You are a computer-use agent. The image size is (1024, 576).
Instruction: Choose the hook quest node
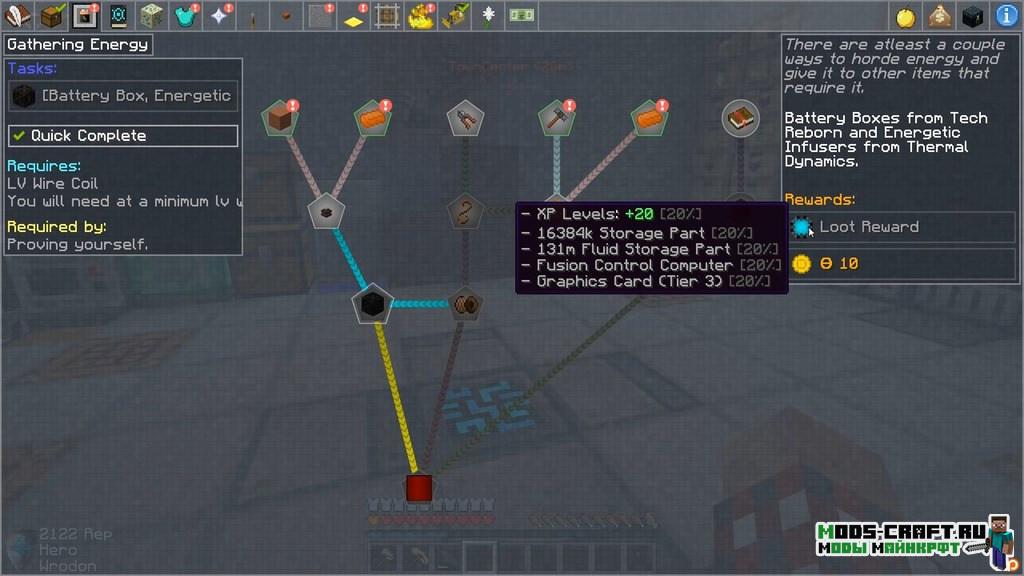click(x=463, y=212)
